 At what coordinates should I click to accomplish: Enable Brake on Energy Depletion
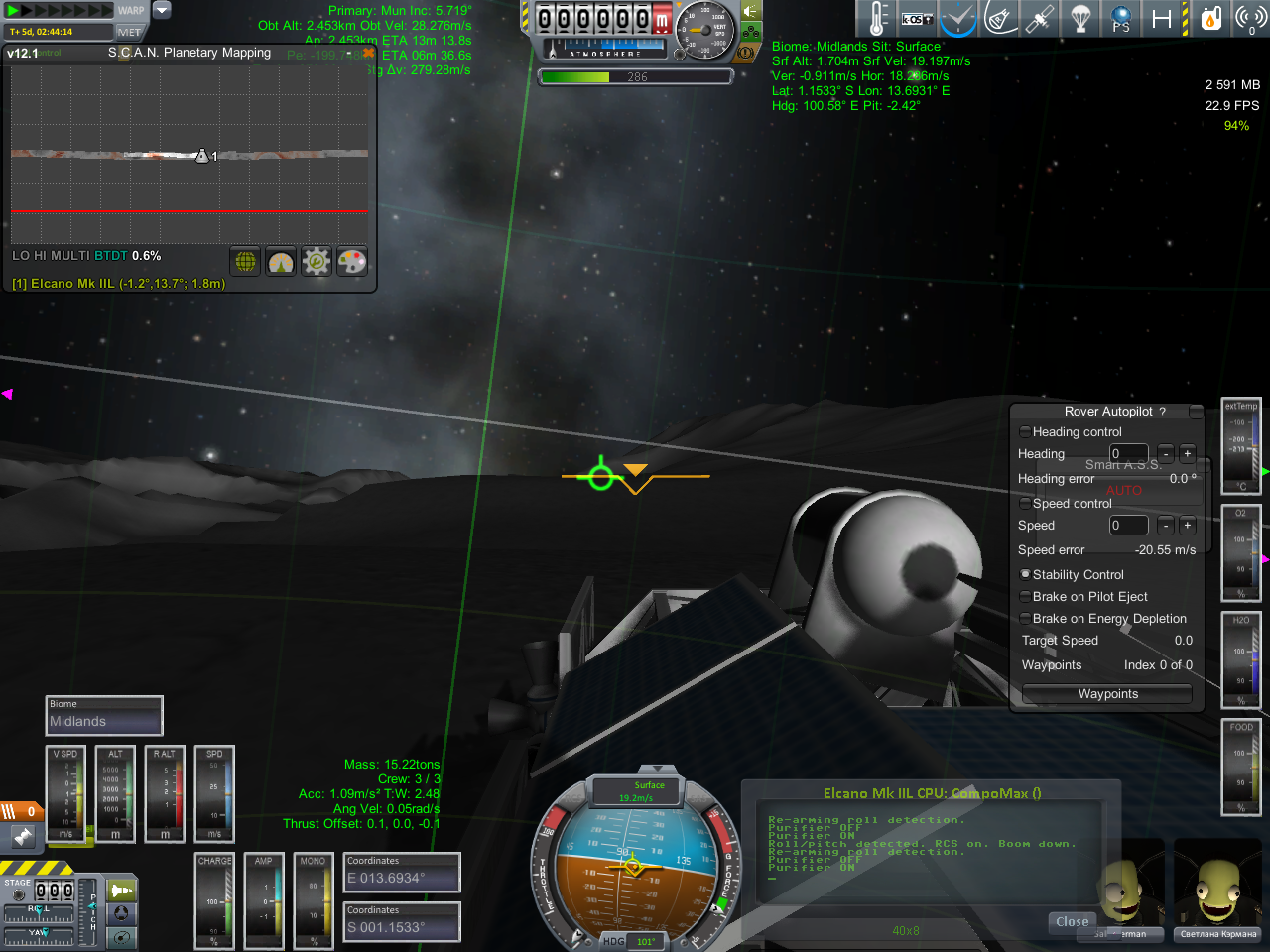[x=1025, y=619]
